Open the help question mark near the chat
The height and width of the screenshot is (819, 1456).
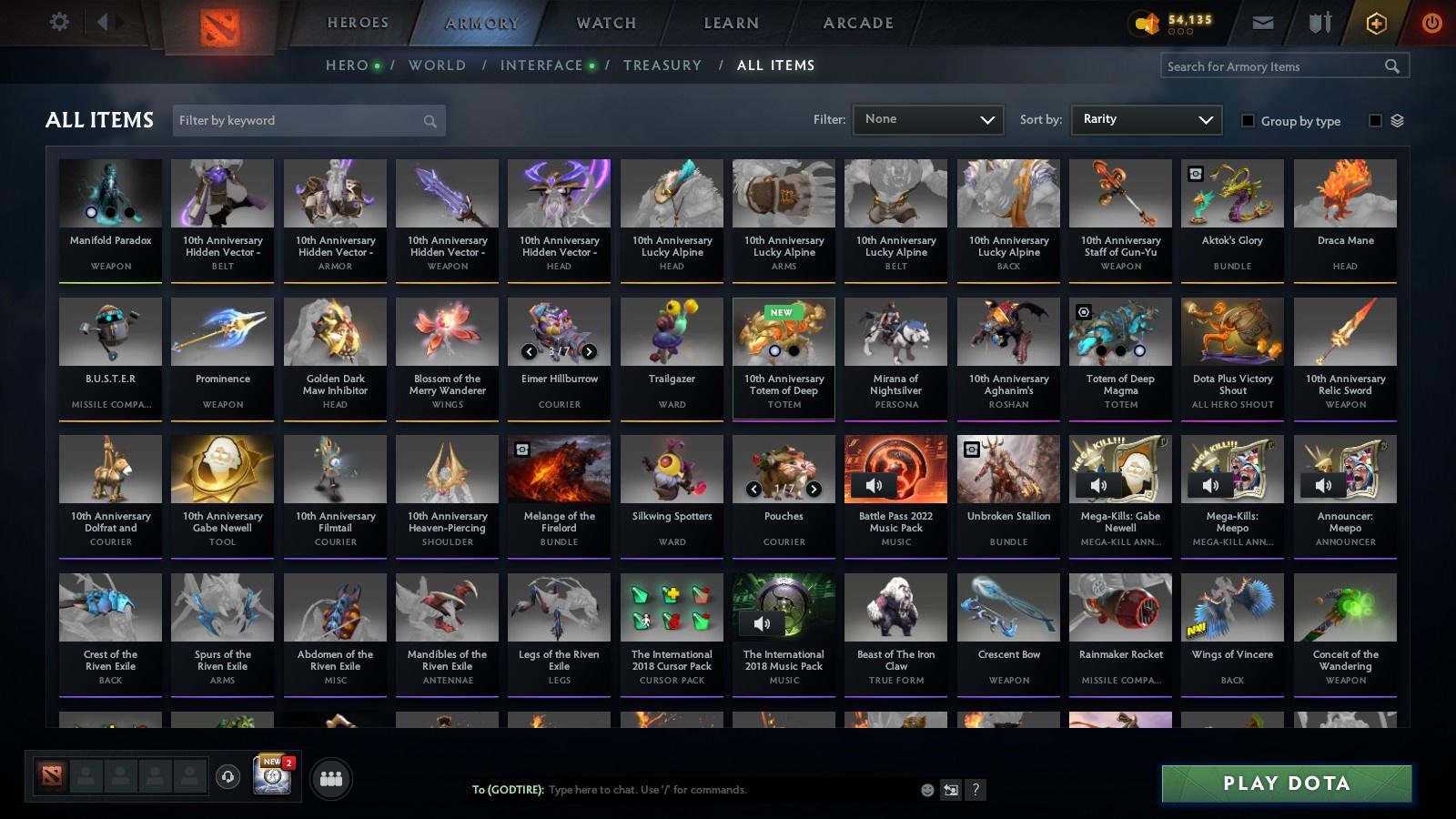coord(976,790)
